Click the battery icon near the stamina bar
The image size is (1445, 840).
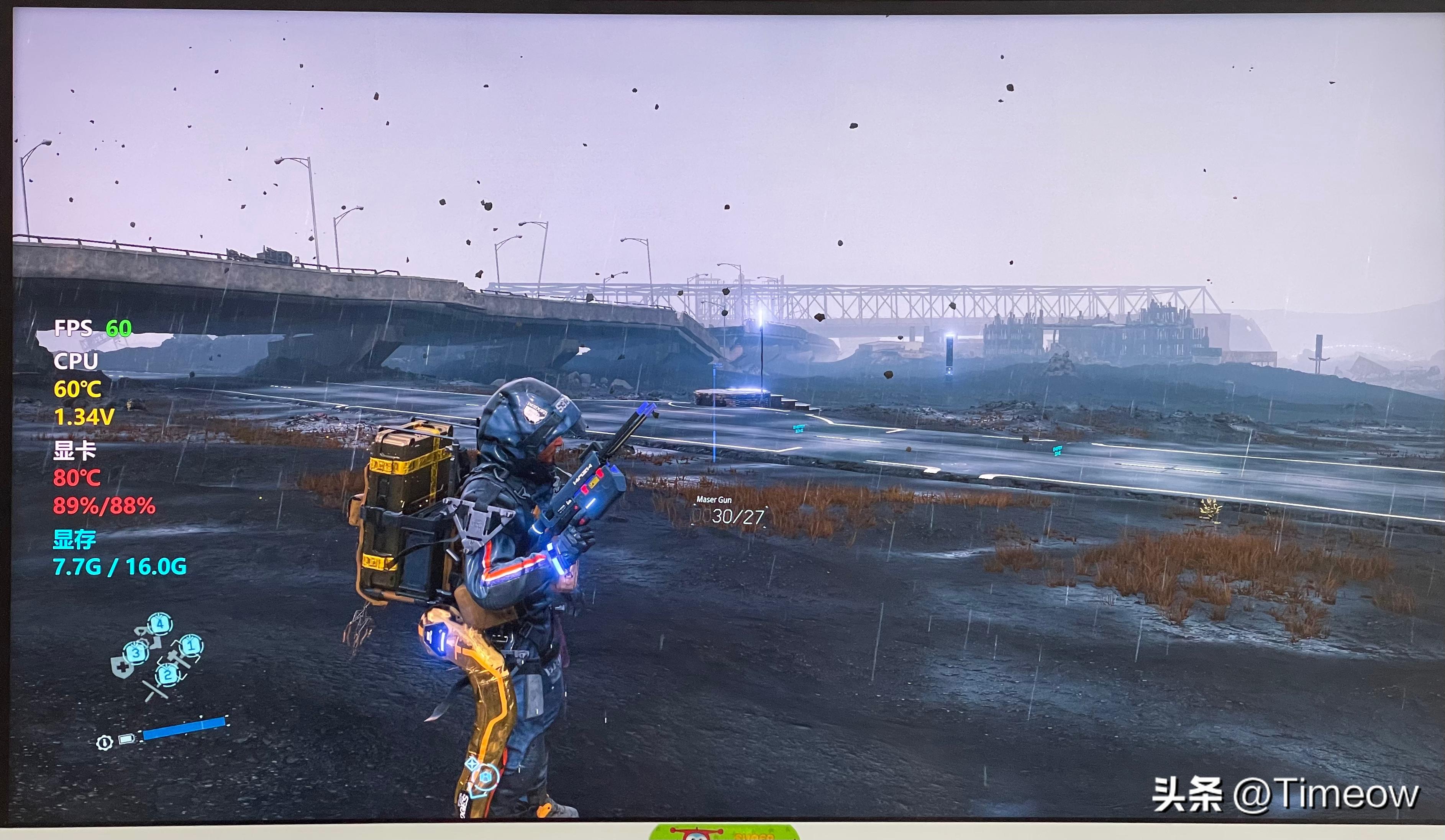[126, 738]
